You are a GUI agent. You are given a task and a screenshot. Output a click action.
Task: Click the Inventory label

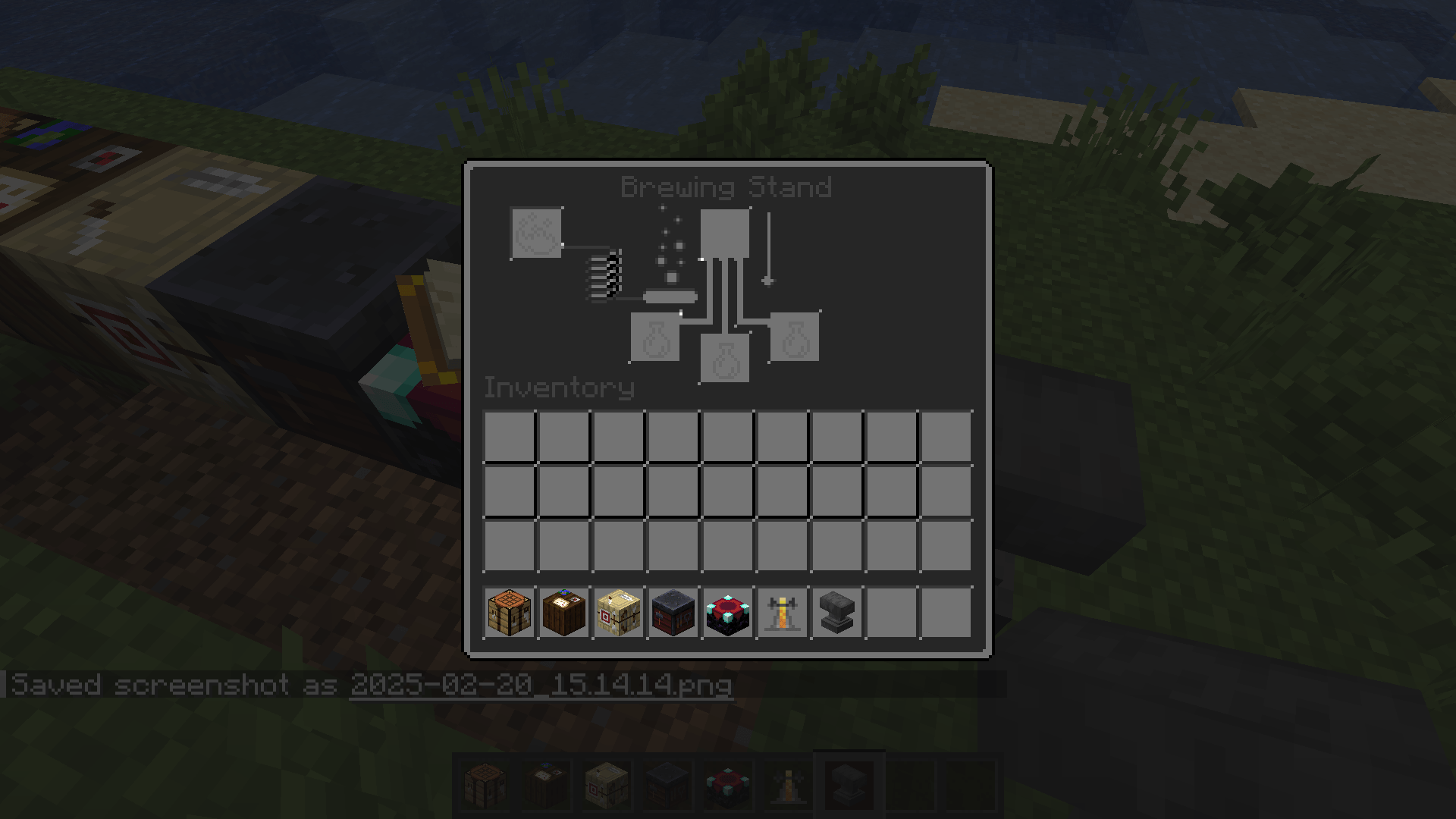pos(560,388)
